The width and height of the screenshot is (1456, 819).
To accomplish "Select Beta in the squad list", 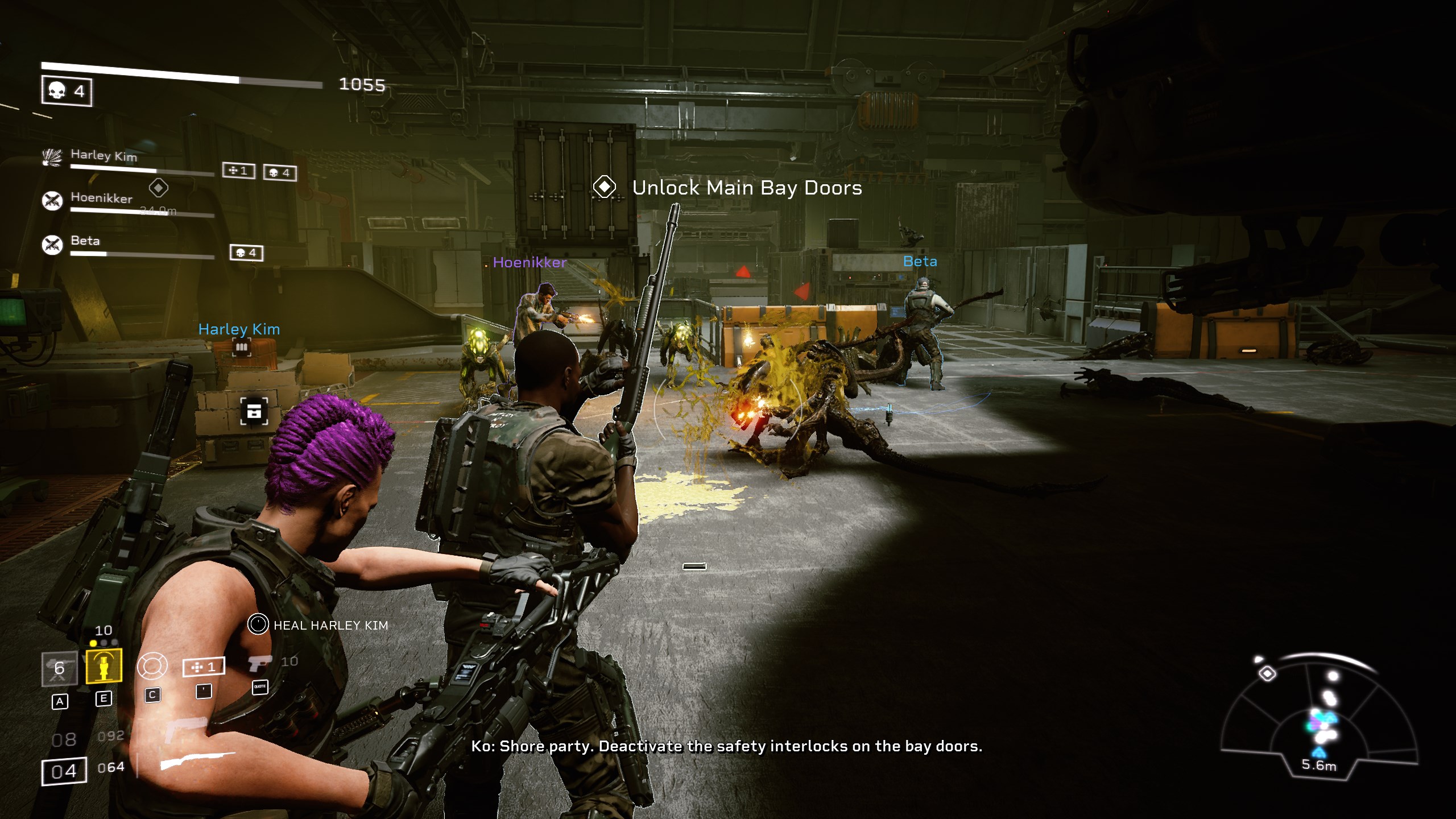I will point(85,241).
